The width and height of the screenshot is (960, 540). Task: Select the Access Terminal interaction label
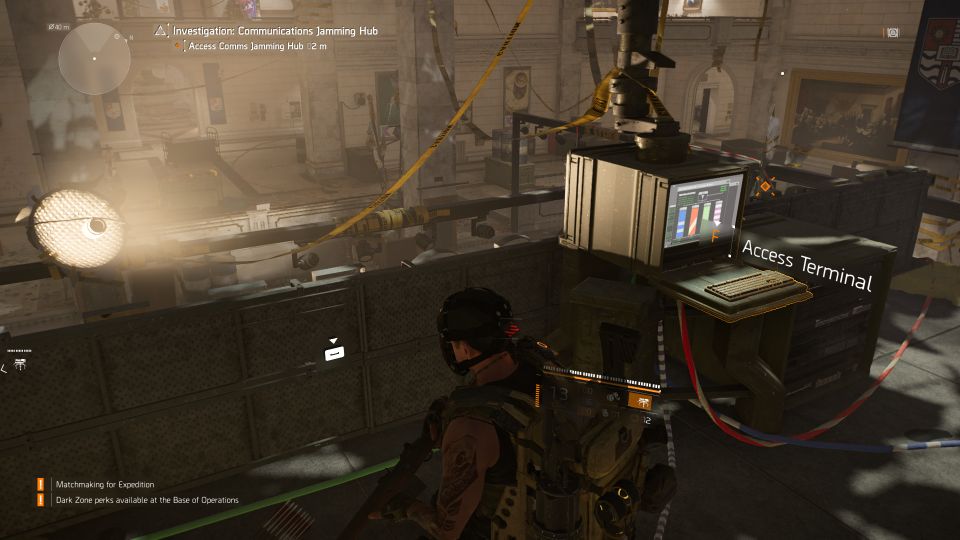806,264
